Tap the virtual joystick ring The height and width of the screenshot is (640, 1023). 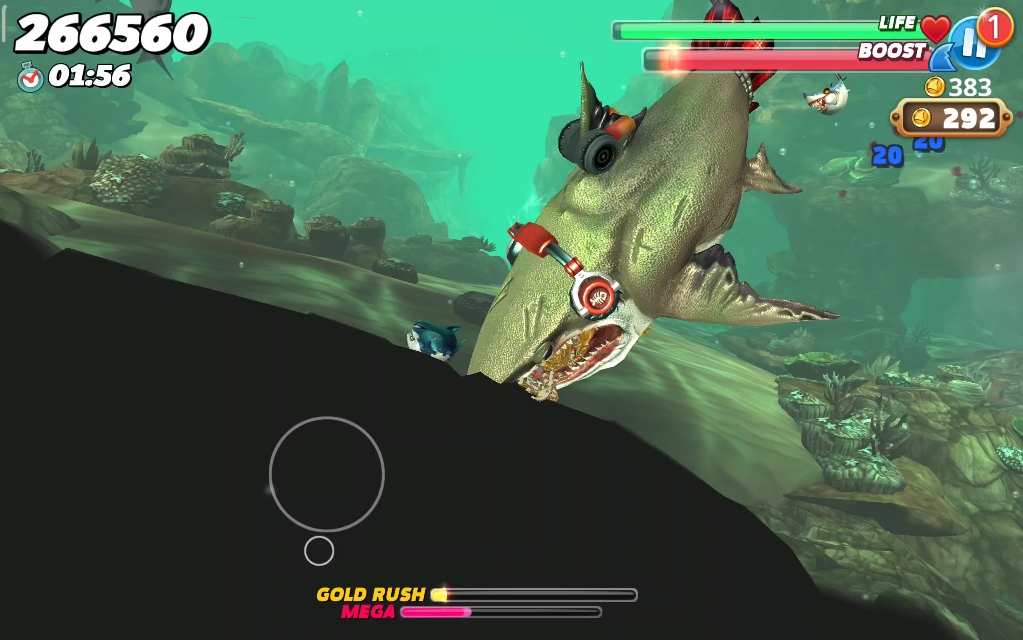326,474
